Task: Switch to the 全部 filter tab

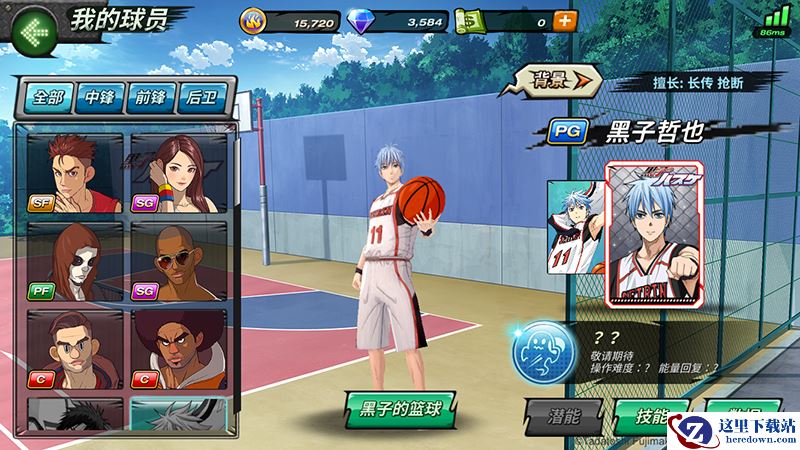Action: [48, 97]
